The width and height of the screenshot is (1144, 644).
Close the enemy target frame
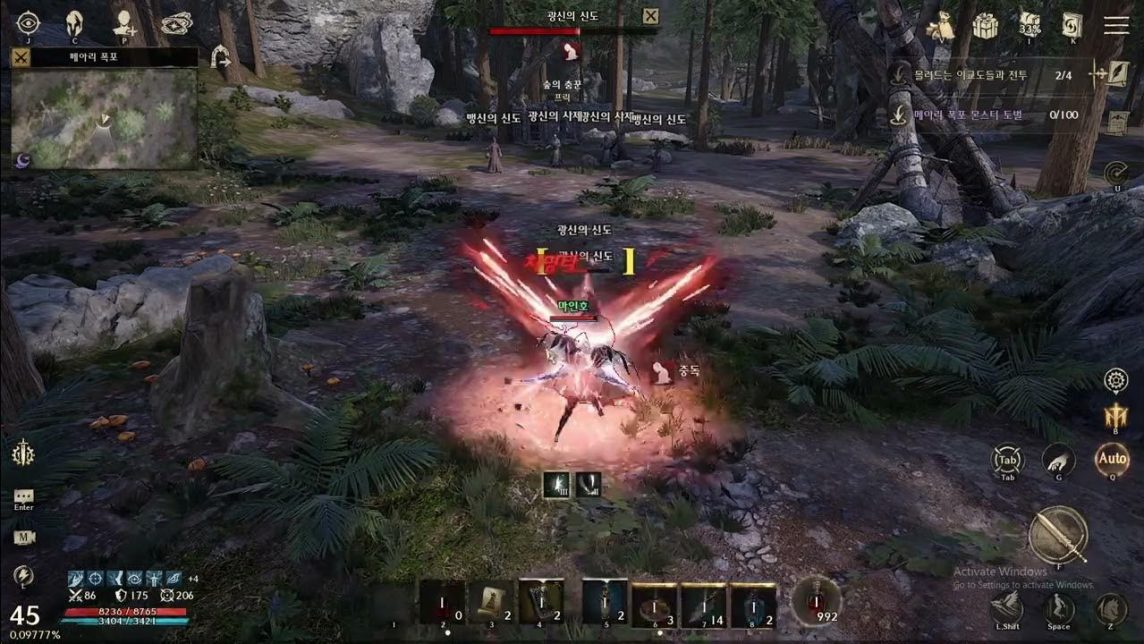point(650,15)
